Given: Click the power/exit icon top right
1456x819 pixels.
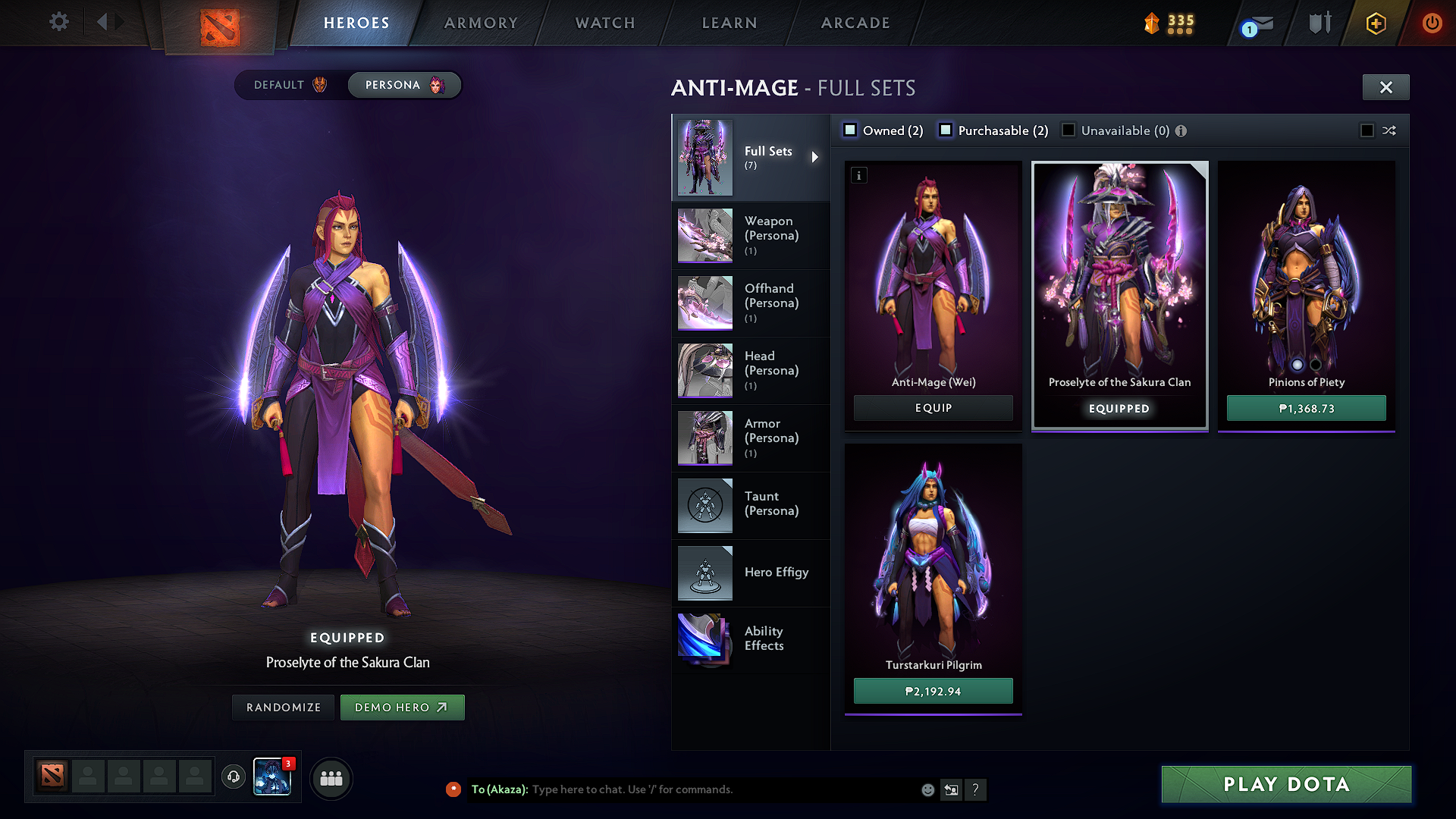Looking at the screenshot, I should 1432,23.
